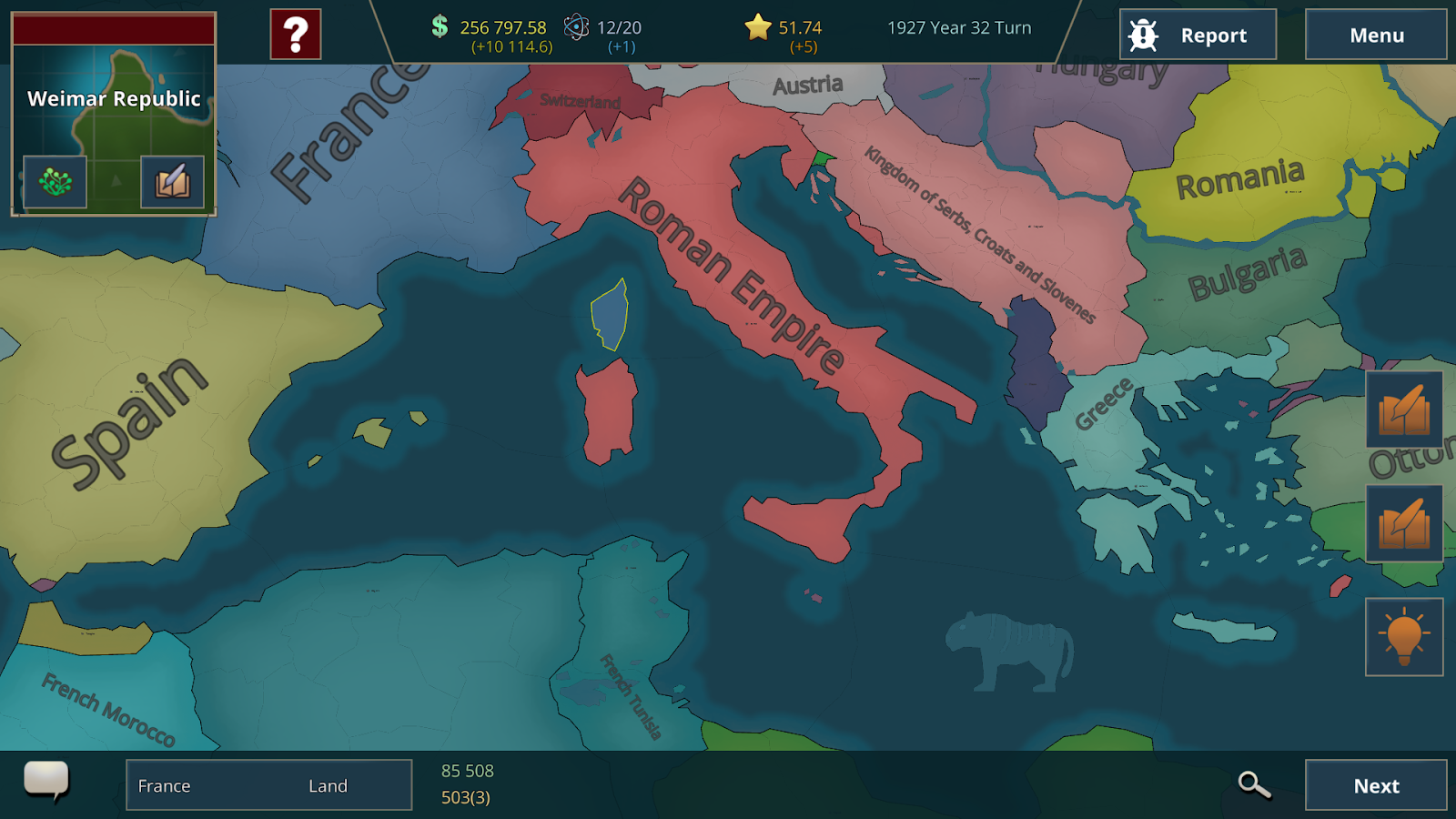Click the 256 797.58 money value
This screenshot has width=1456, height=819.
[x=503, y=28]
